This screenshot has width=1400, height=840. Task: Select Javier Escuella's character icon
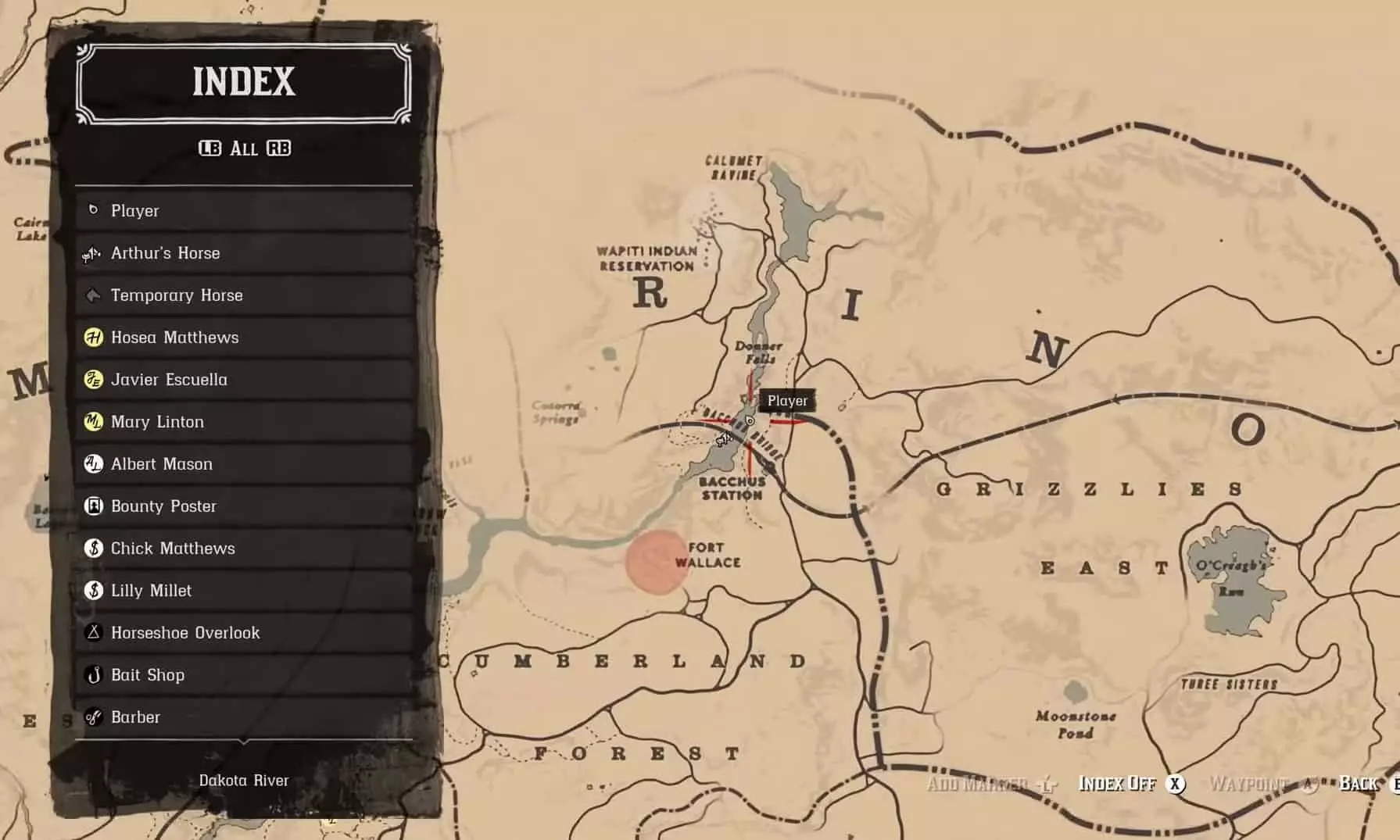pyautogui.click(x=93, y=380)
